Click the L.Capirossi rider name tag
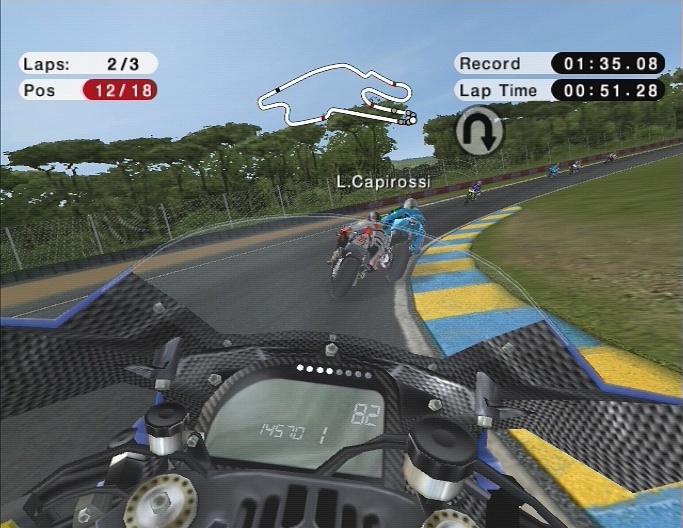Screen dimensions: 683x528 pos(383,182)
